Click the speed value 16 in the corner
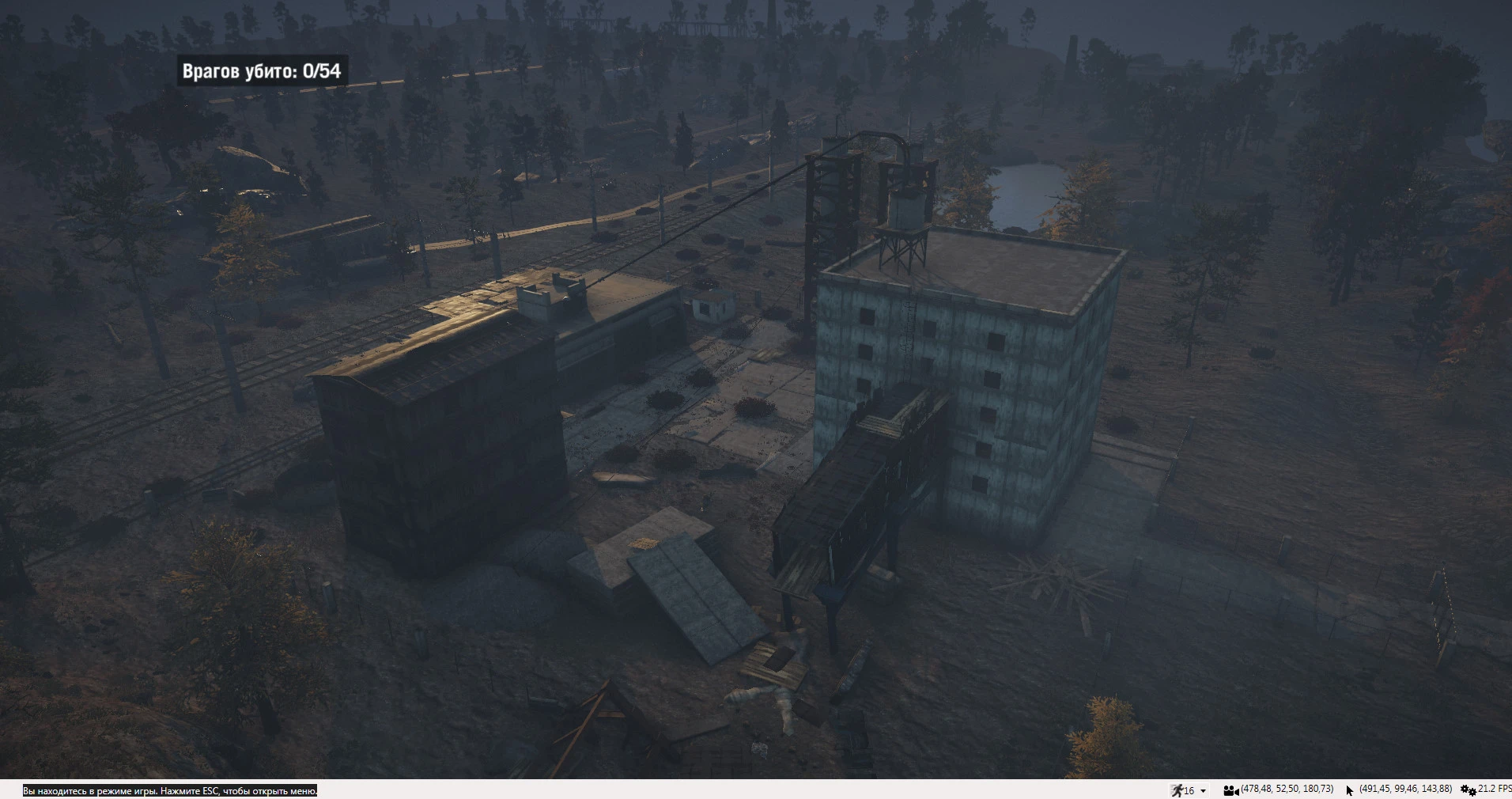 pyautogui.click(x=1191, y=790)
